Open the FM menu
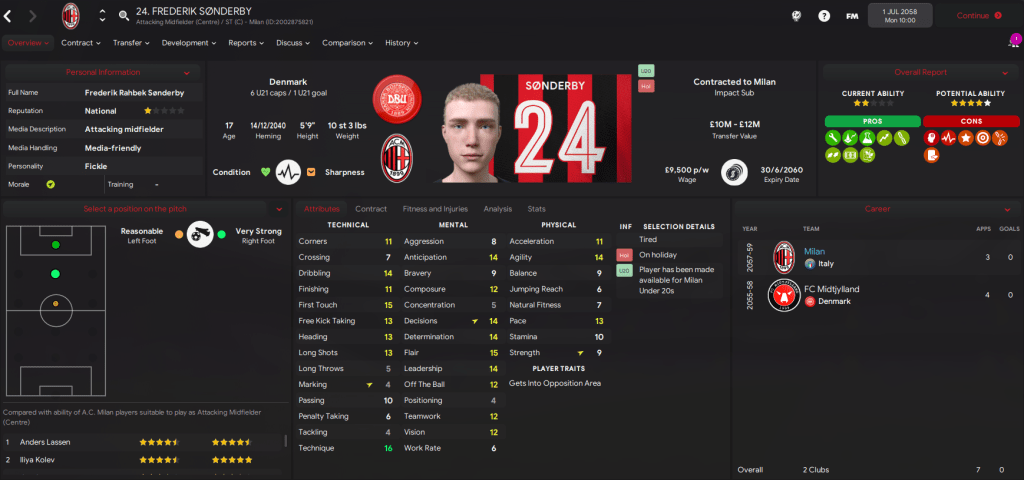This screenshot has height=480, width=1024. [851, 16]
